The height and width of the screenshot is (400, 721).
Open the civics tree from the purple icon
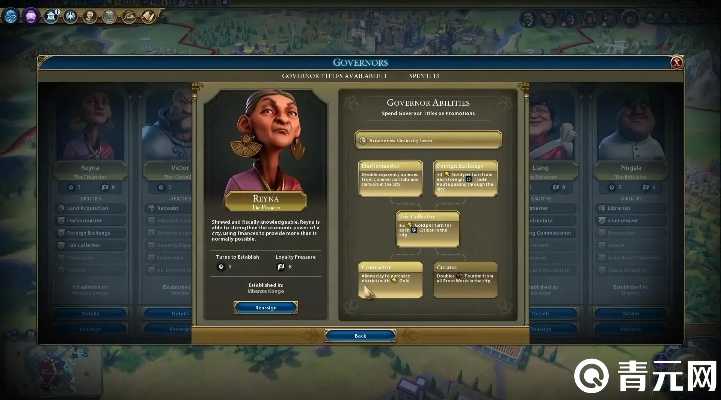30,15
